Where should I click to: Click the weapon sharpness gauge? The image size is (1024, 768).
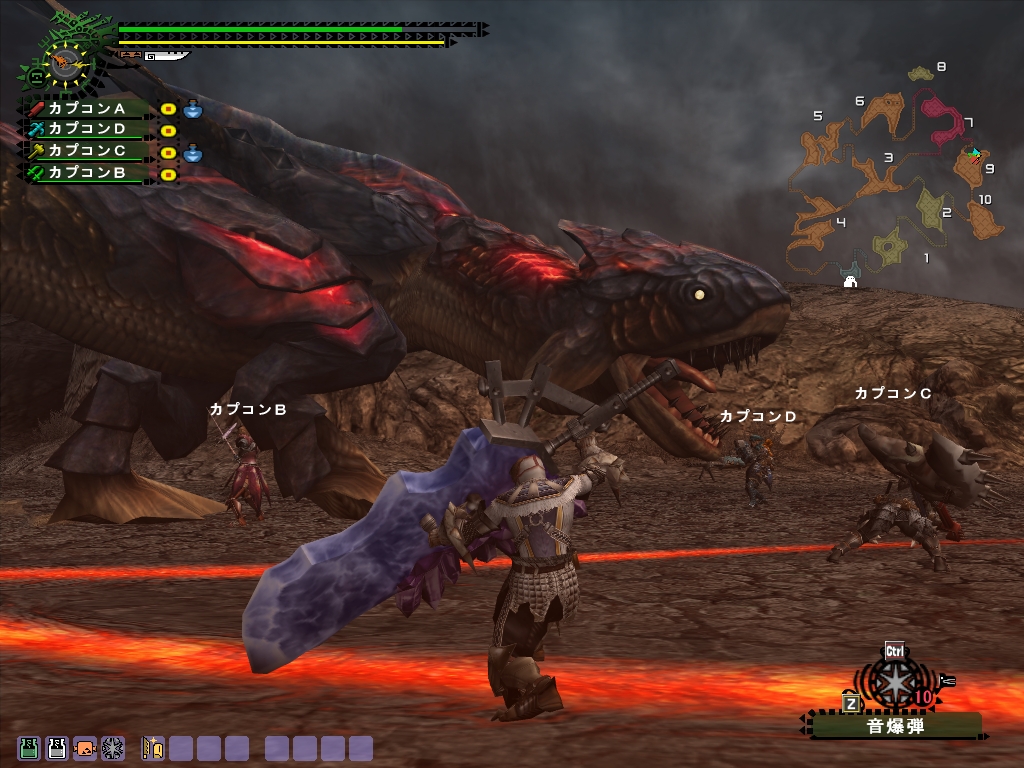tap(165, 57)
